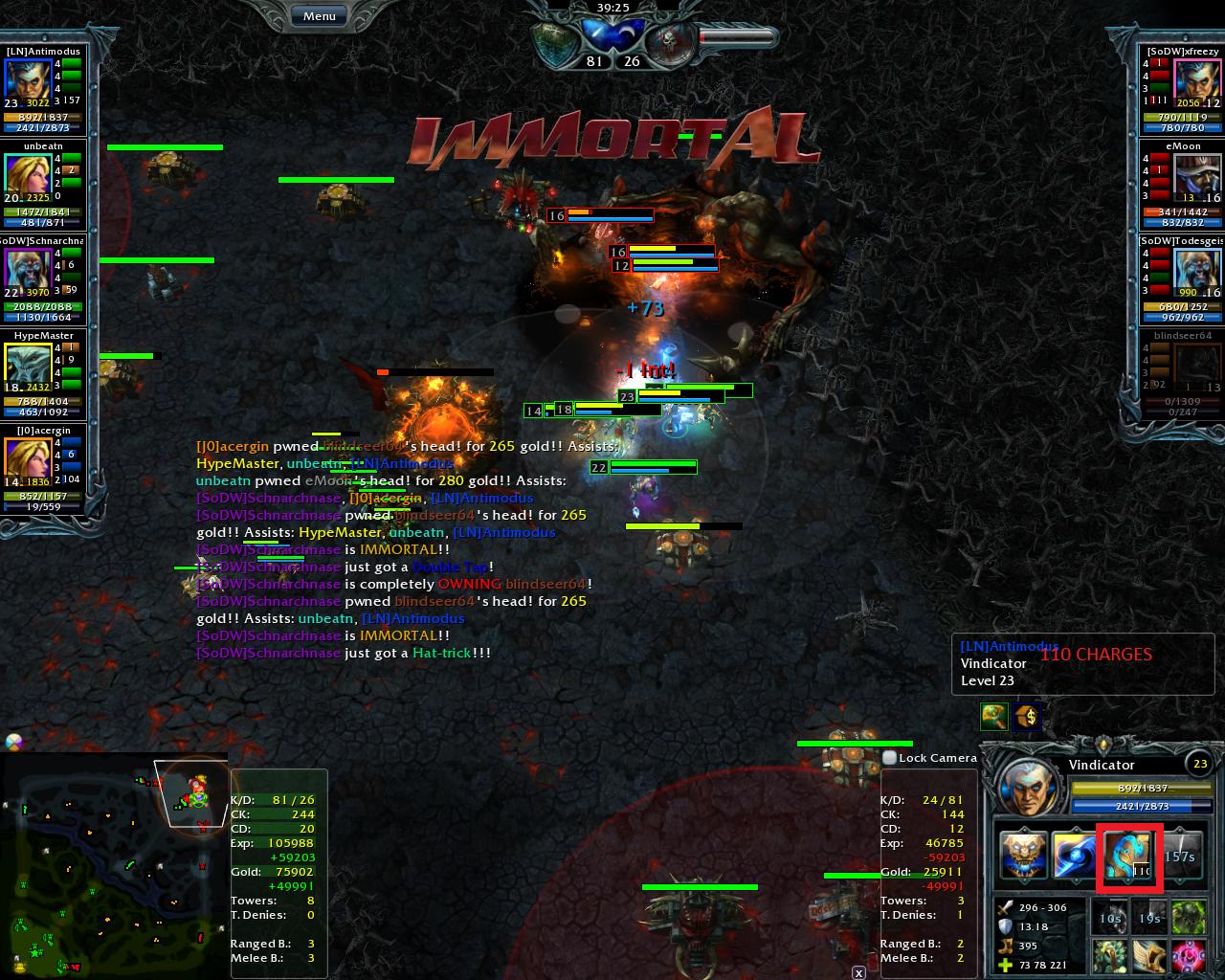The height and width of the screenshot is (980, 1225).
Task: Open the Menu at the top of the screen
Action: (x=318, y=15)
